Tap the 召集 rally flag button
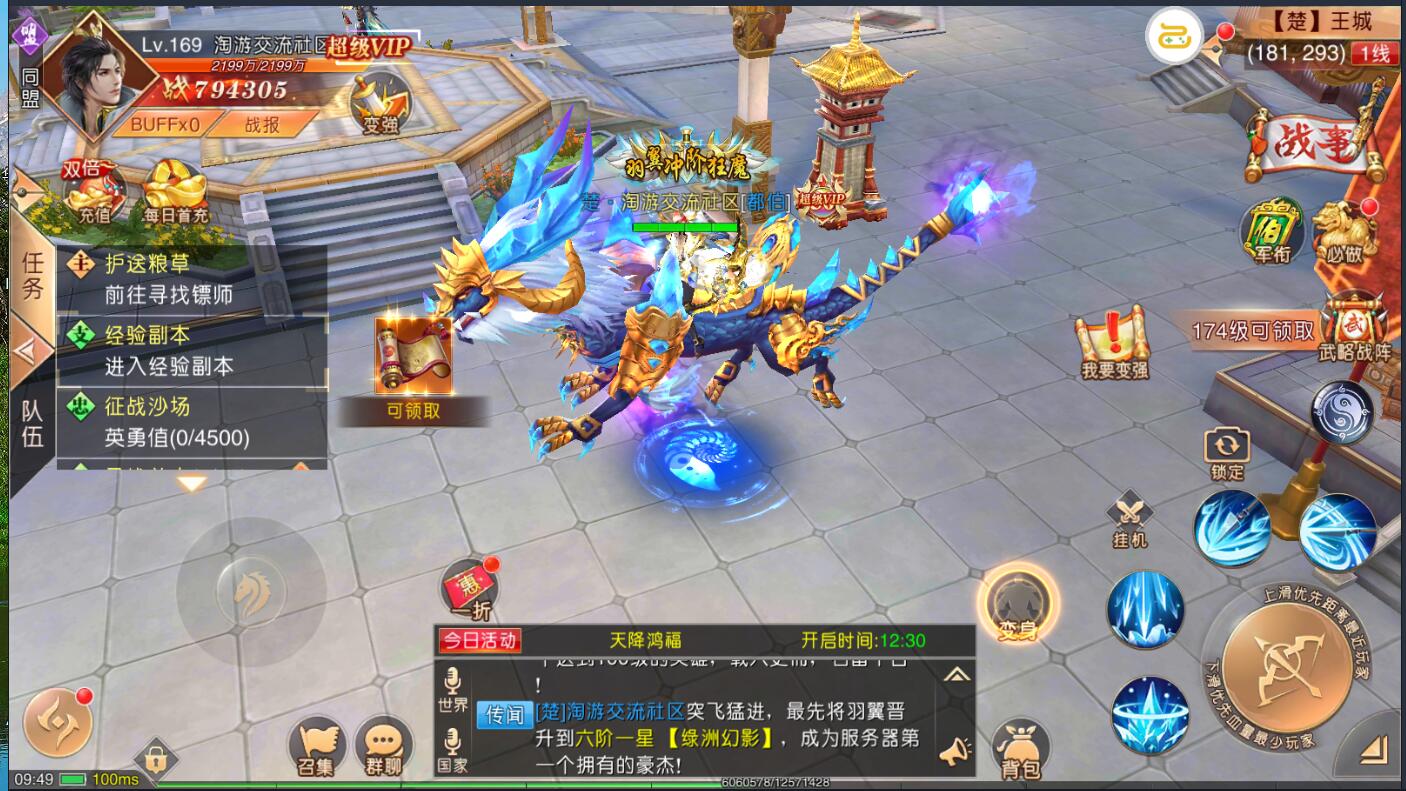This screenshot has width=1406, height=791. (x=317, y=748)
